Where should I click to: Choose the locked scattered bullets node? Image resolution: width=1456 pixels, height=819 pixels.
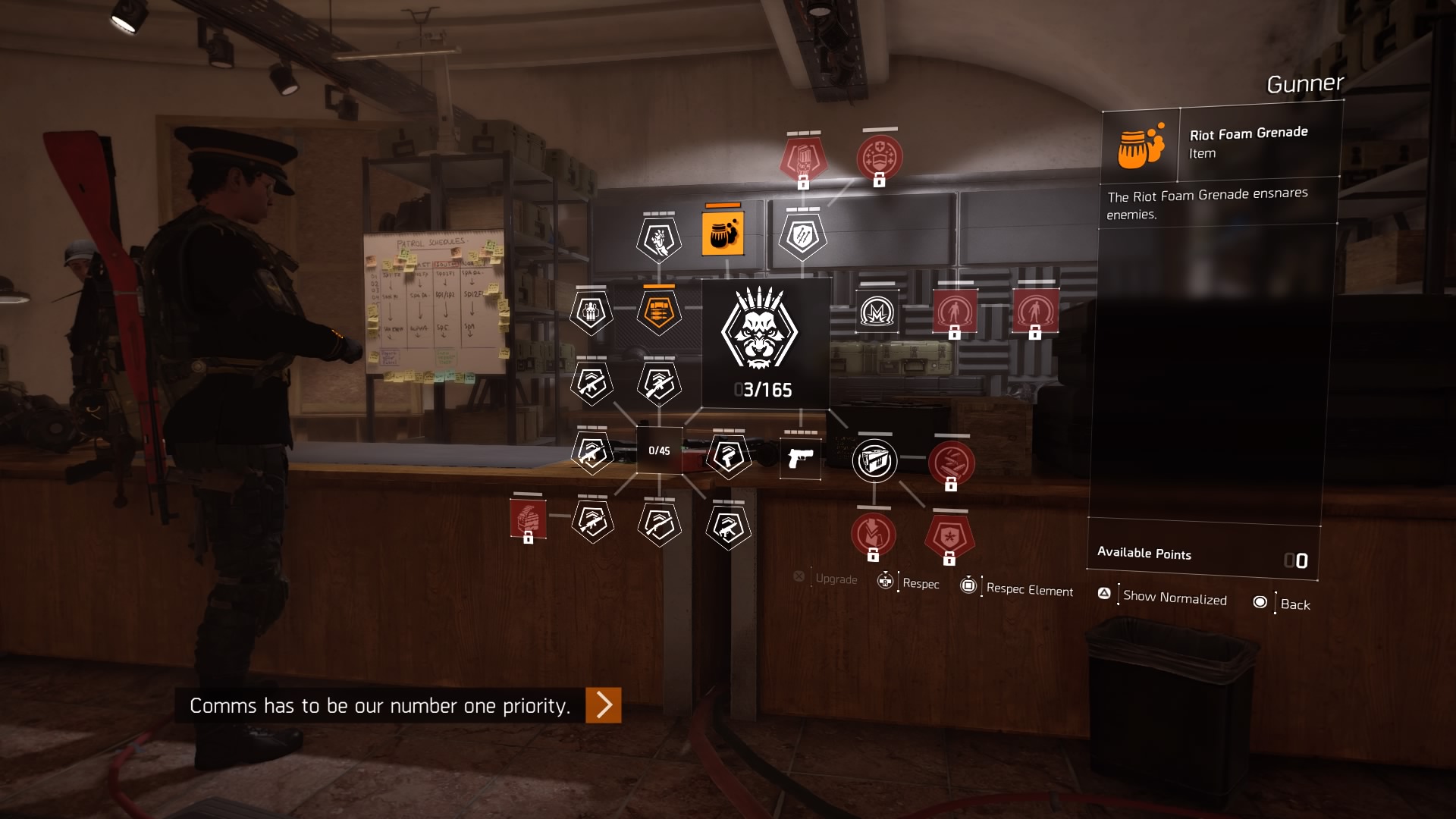coord(951,462)
